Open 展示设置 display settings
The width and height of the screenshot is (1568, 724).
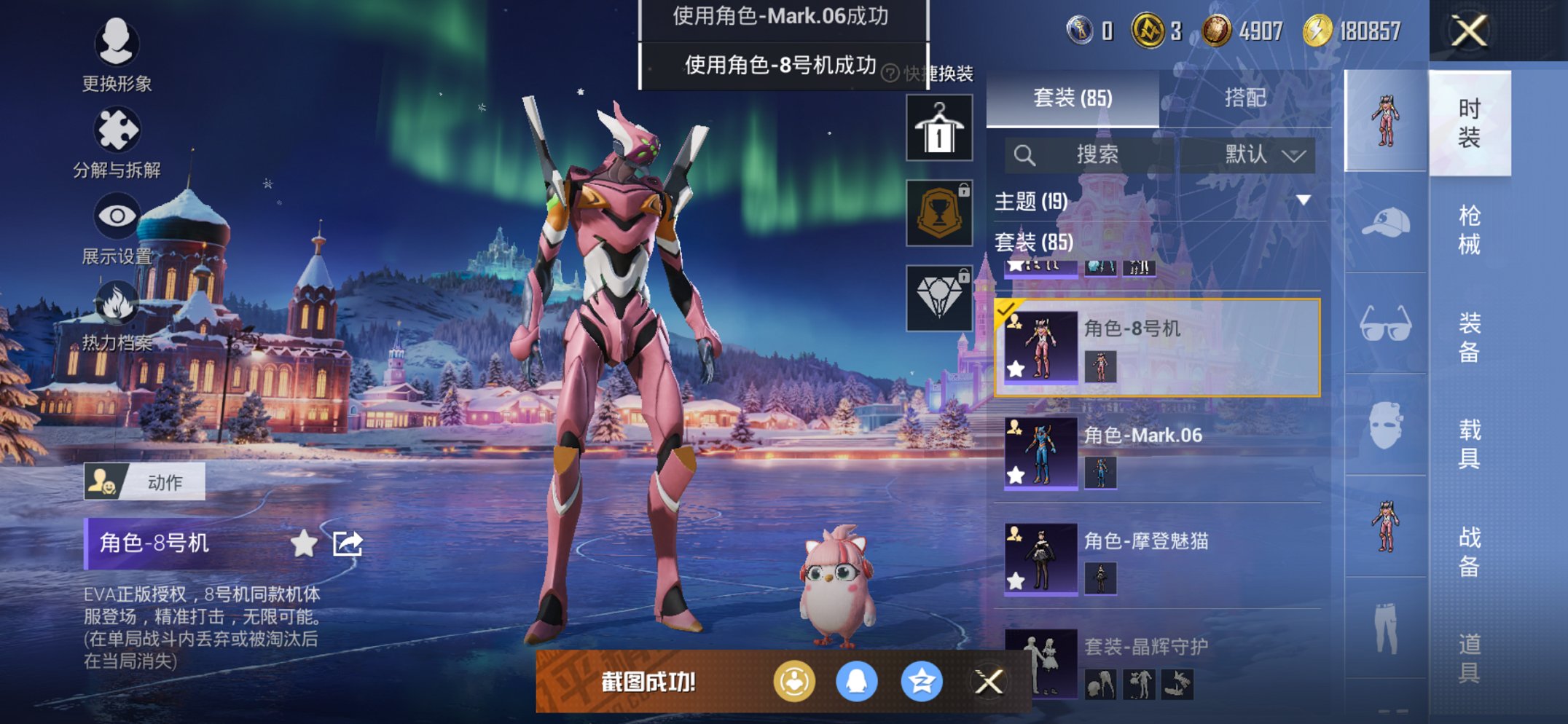(117, 215)
